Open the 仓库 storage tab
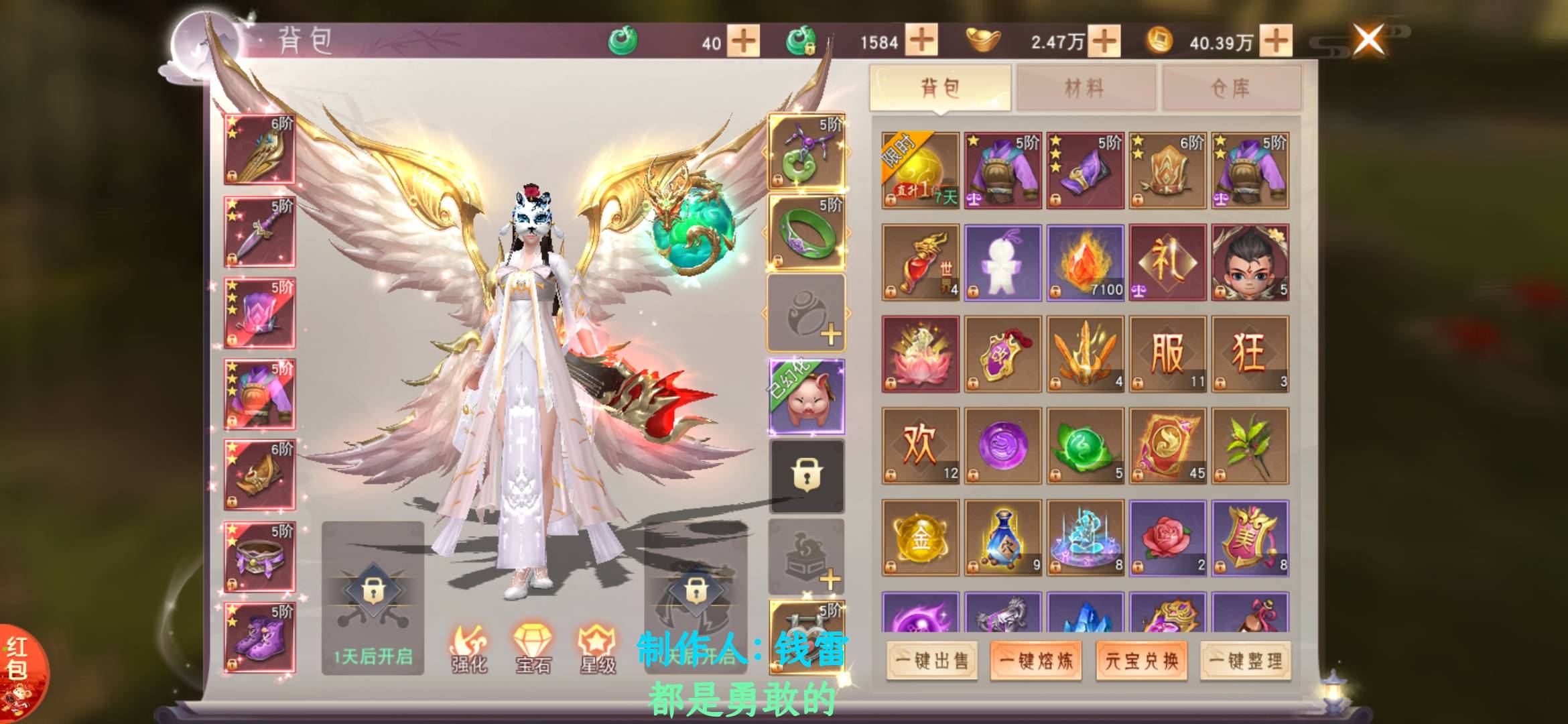The width and height of the screenshot is (1568, 724). tap(1232, 88)
